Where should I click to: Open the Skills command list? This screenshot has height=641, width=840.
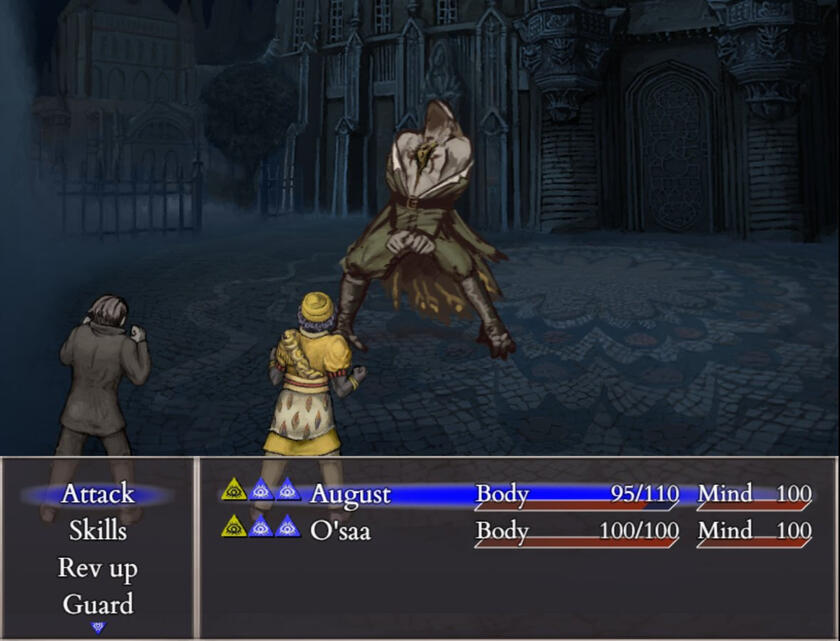[x=97, y=530]
